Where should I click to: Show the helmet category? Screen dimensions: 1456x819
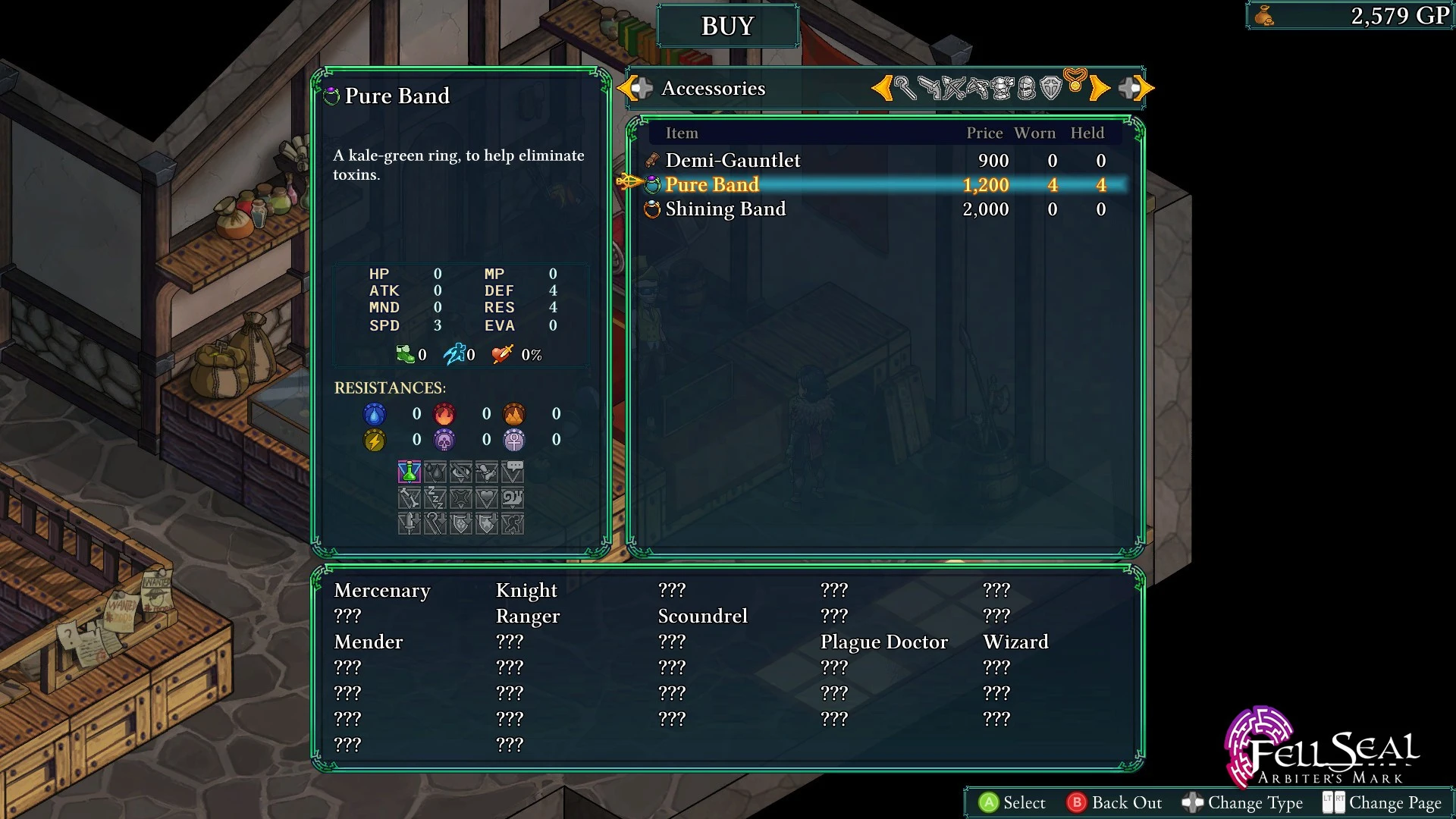point(1026,89)
